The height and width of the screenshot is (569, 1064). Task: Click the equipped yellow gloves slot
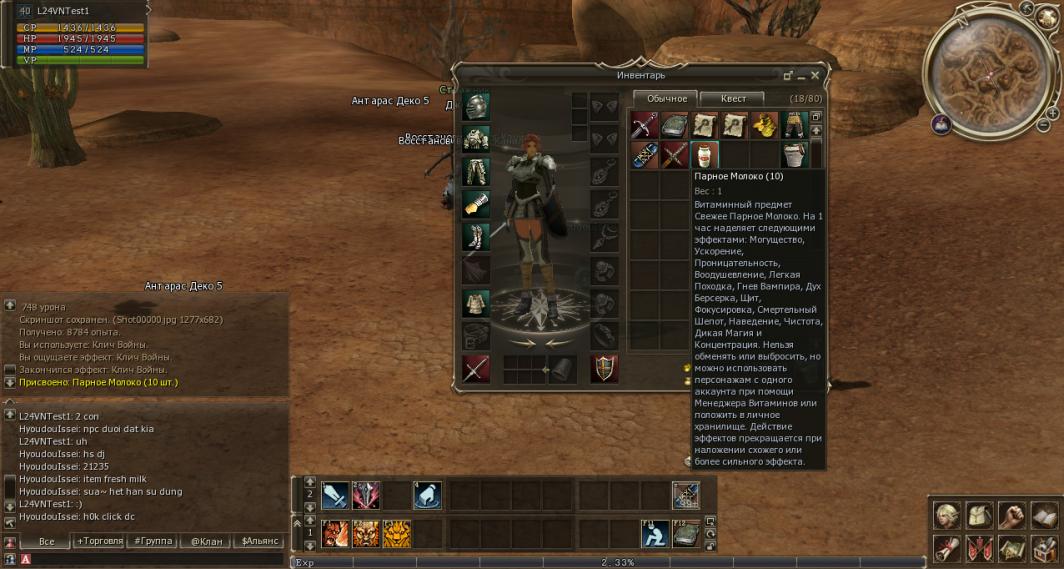(475, 204)
